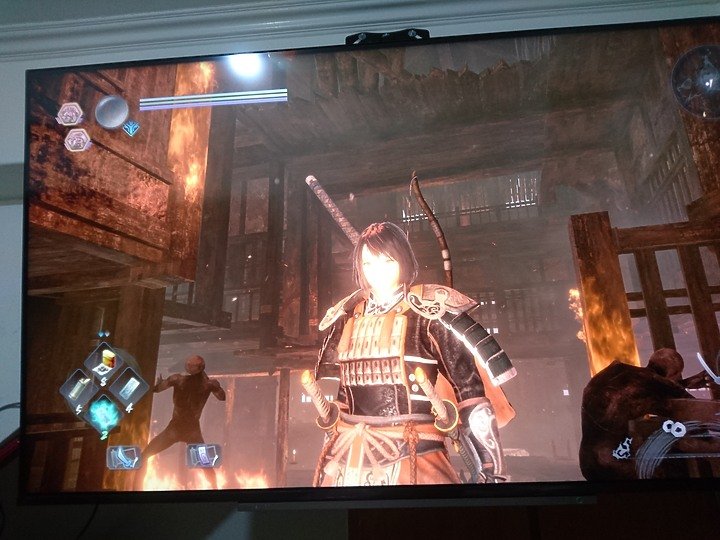Click the blue guardian spirit emblem
The width and height of the screenshot is (720, 540).
[x=131, y=128]
